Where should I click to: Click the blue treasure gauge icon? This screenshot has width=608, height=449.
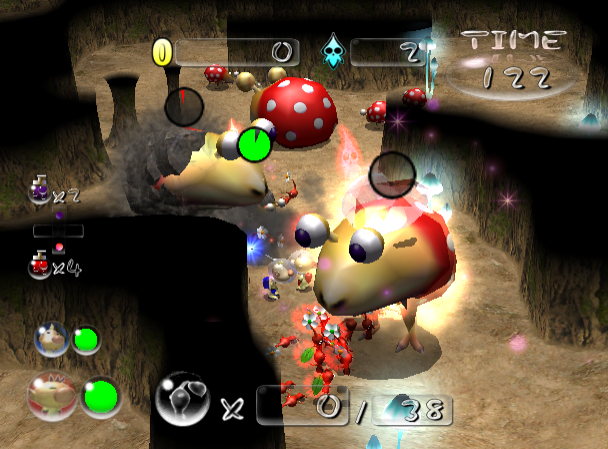332,51
